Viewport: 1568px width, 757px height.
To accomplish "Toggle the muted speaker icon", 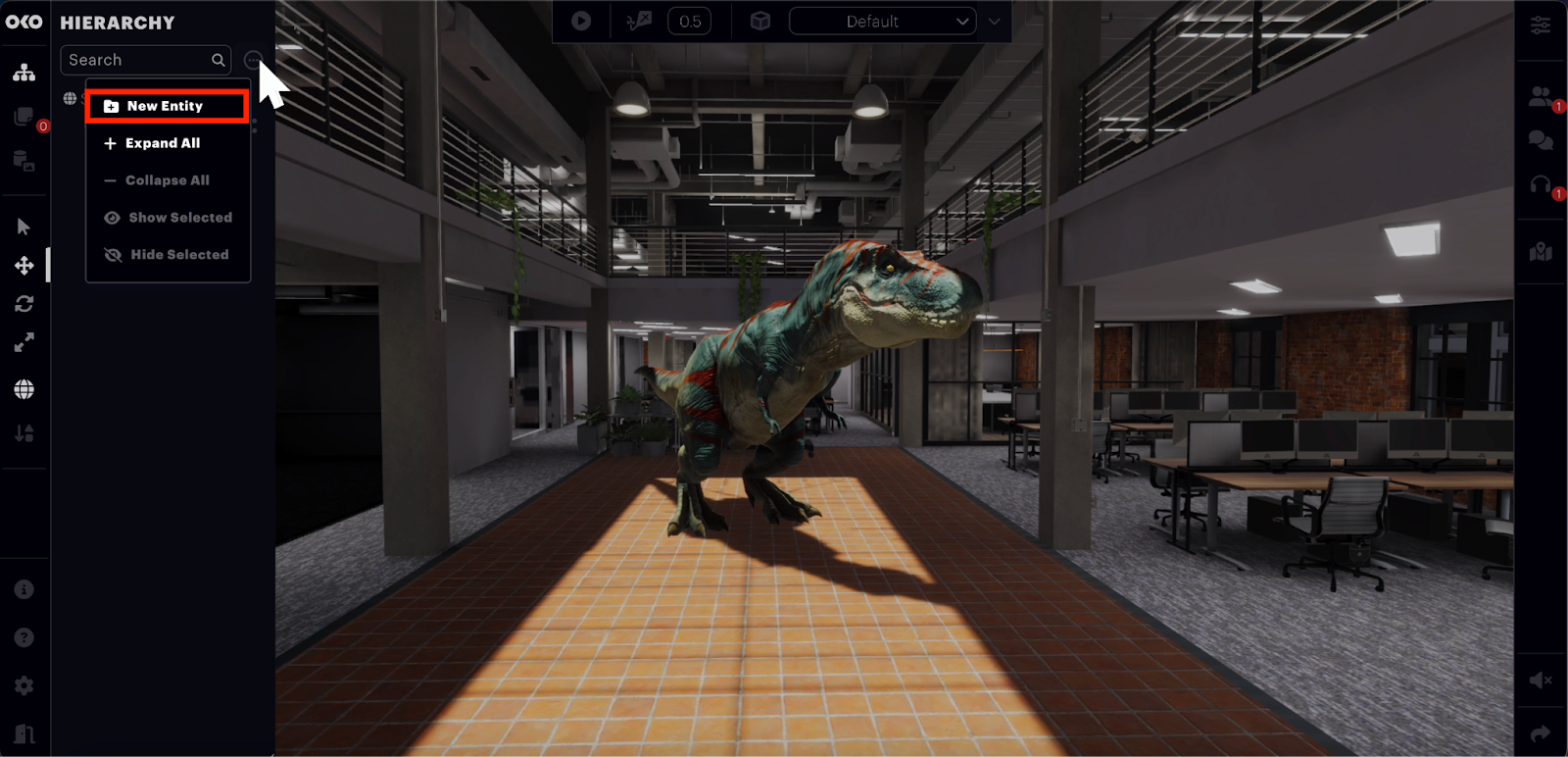I will tap(1541, 680).
